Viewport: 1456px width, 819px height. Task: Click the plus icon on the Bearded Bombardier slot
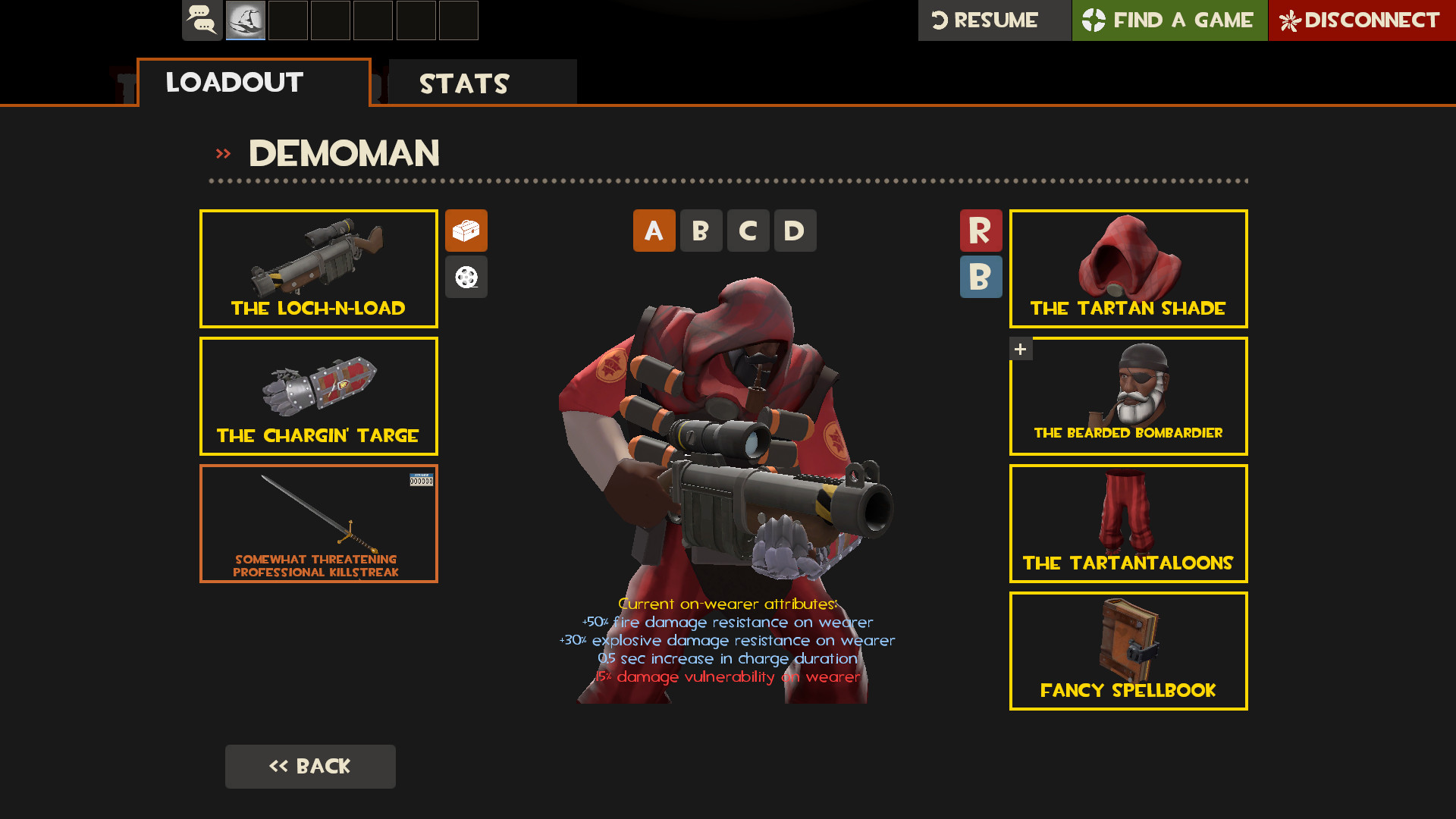(x=1020, y=349)
